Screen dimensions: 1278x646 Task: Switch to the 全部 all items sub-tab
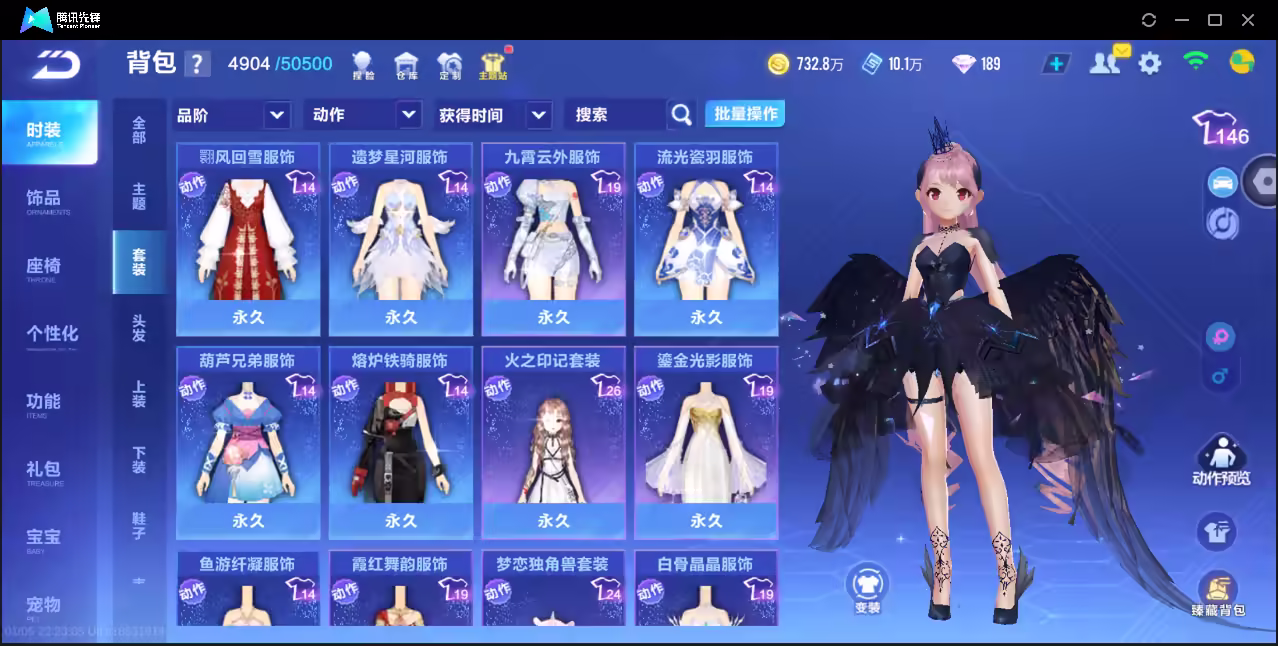pyautogui.click(x=139, y=131)
